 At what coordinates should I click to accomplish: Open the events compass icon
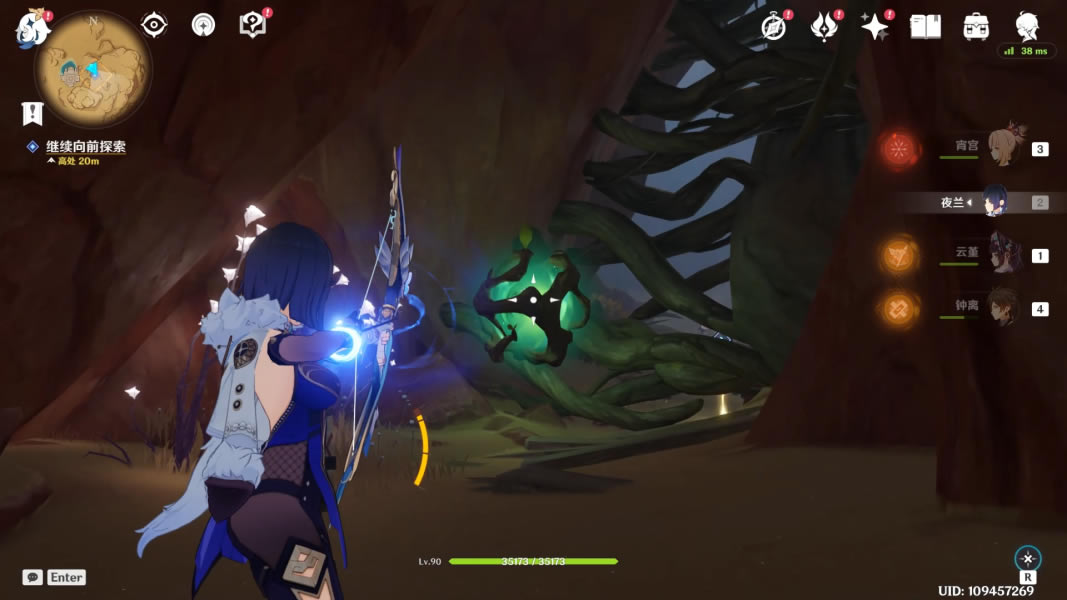tap(773, 27)
